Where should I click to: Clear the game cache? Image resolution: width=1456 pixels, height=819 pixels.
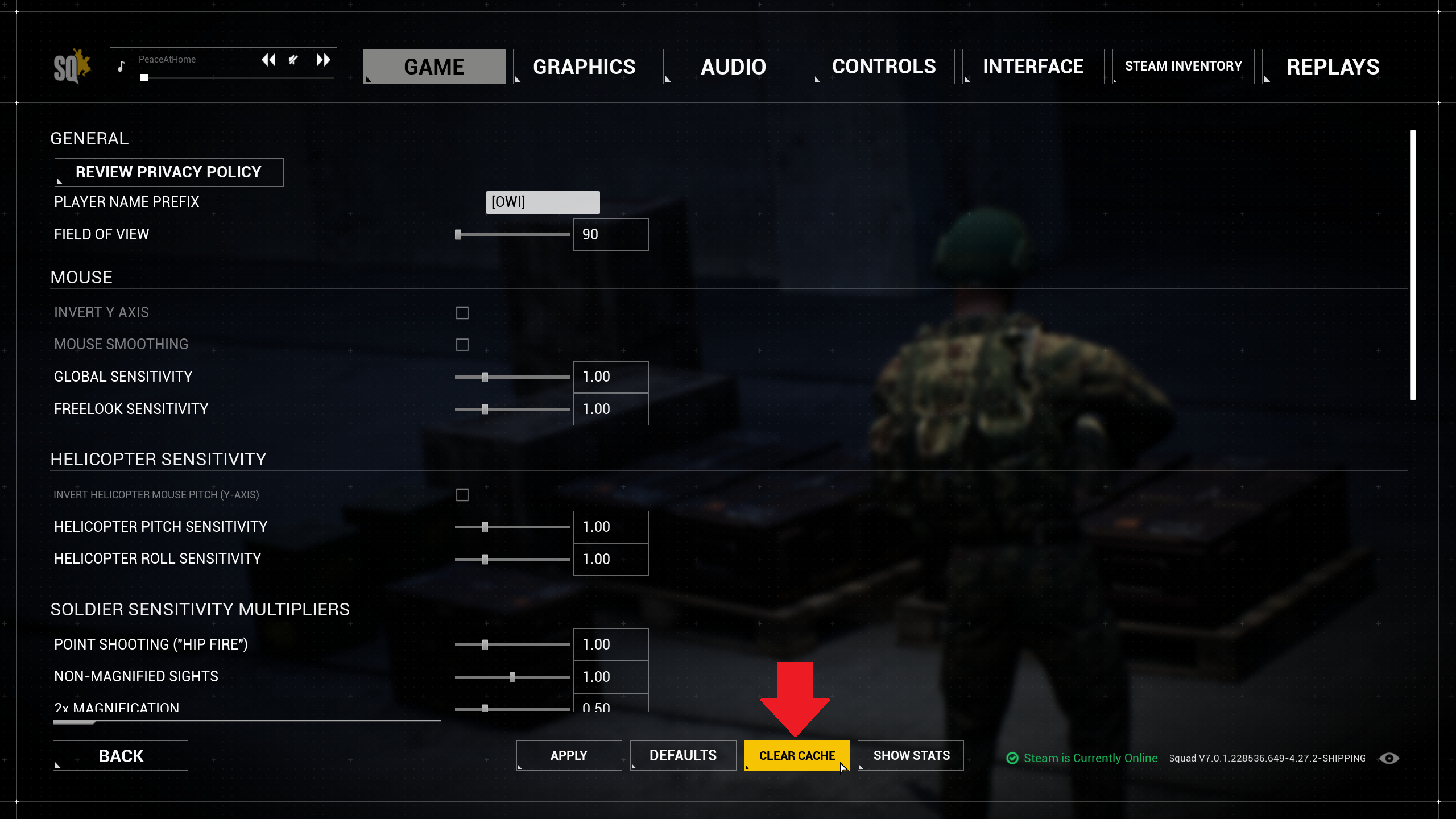(x=797, y=755)
